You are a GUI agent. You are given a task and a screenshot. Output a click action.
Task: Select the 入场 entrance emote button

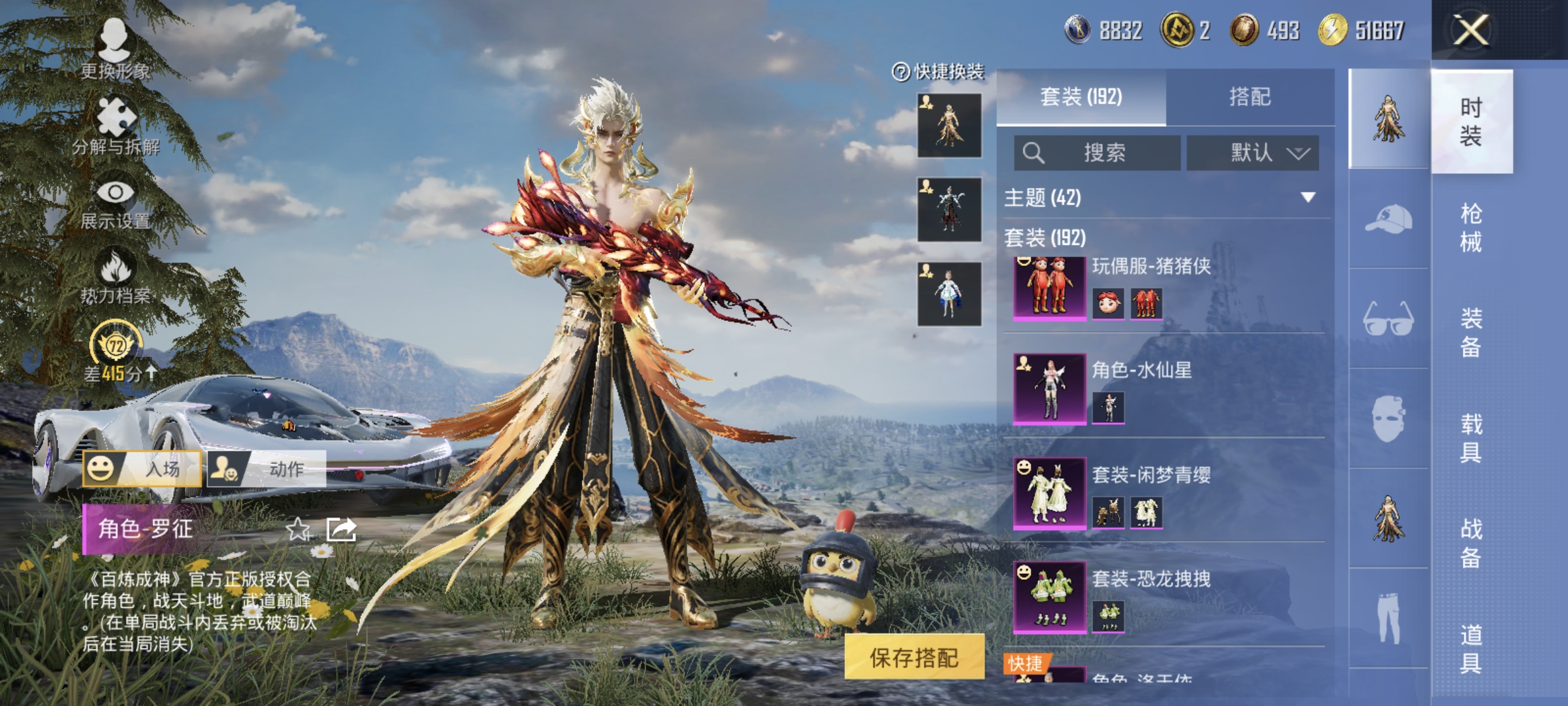(142, 469)
